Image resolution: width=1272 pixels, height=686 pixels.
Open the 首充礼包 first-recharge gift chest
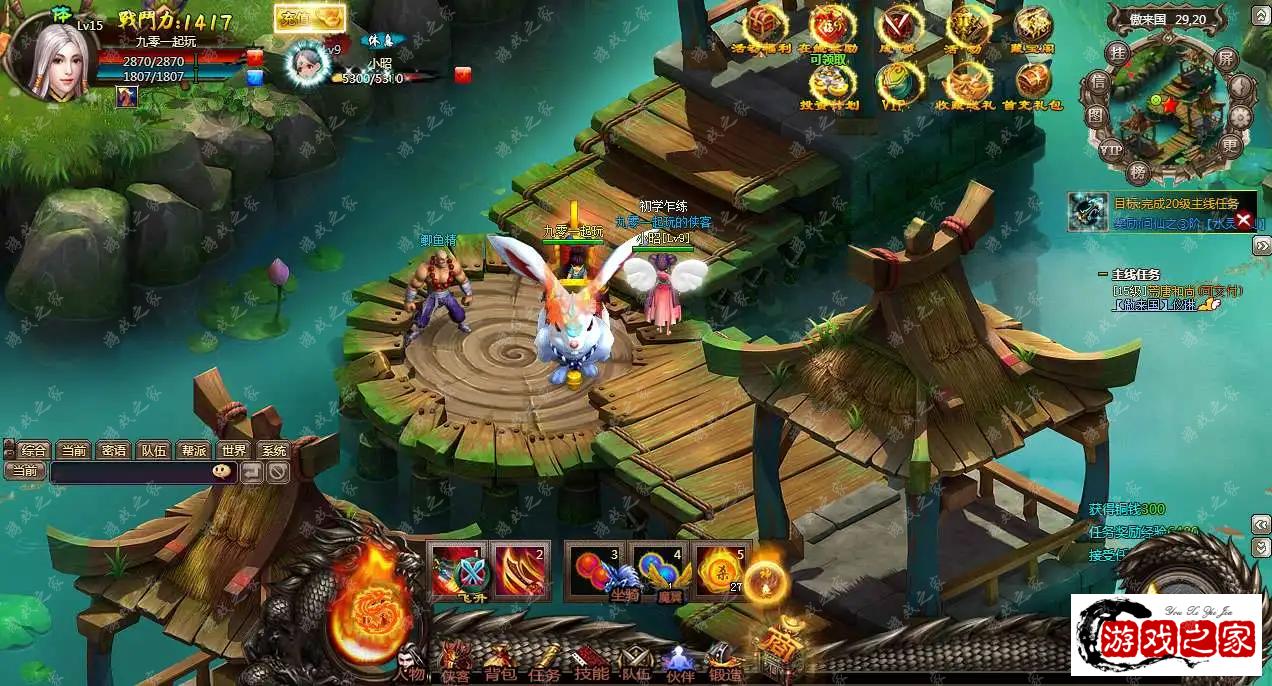tap(1032, 82)
